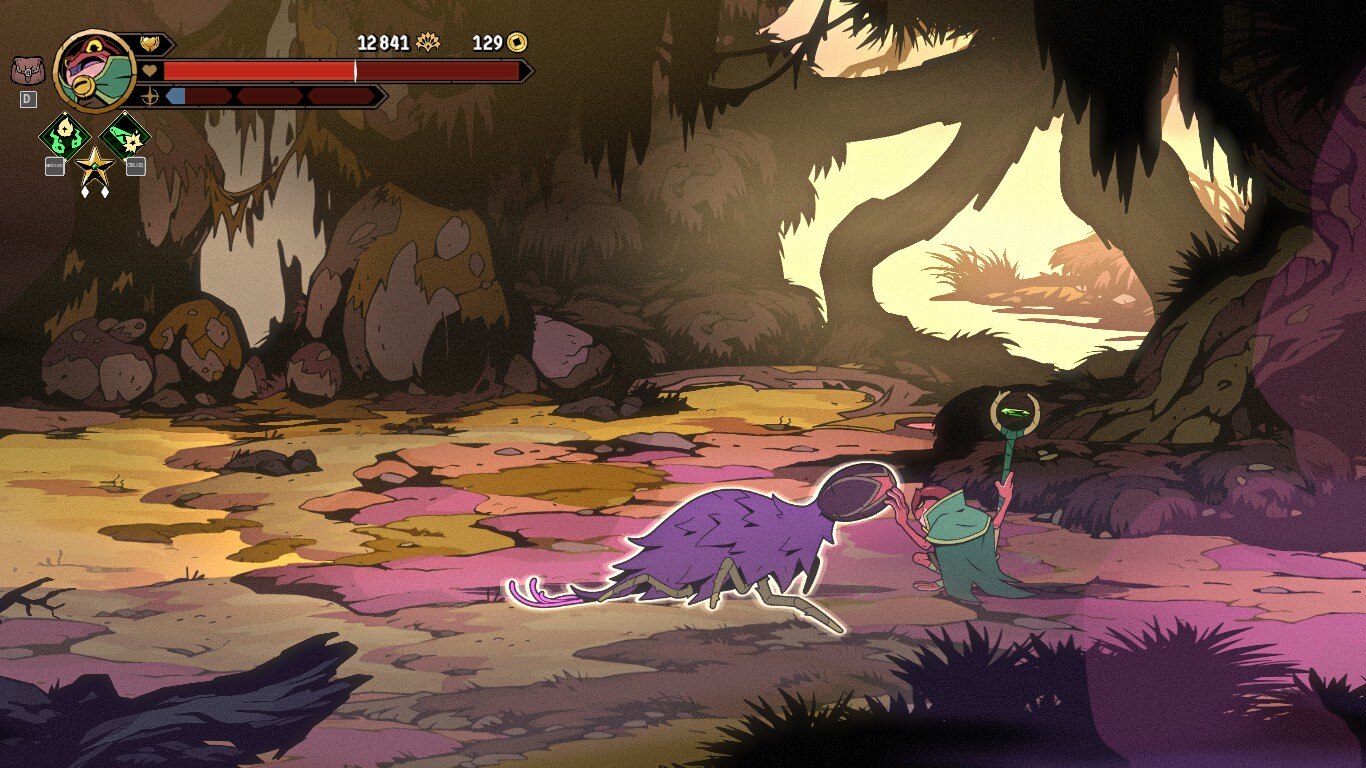The image size is (1366, 768).
Task: Open the leather satchel inventory icon
Action: pos(27,72)
